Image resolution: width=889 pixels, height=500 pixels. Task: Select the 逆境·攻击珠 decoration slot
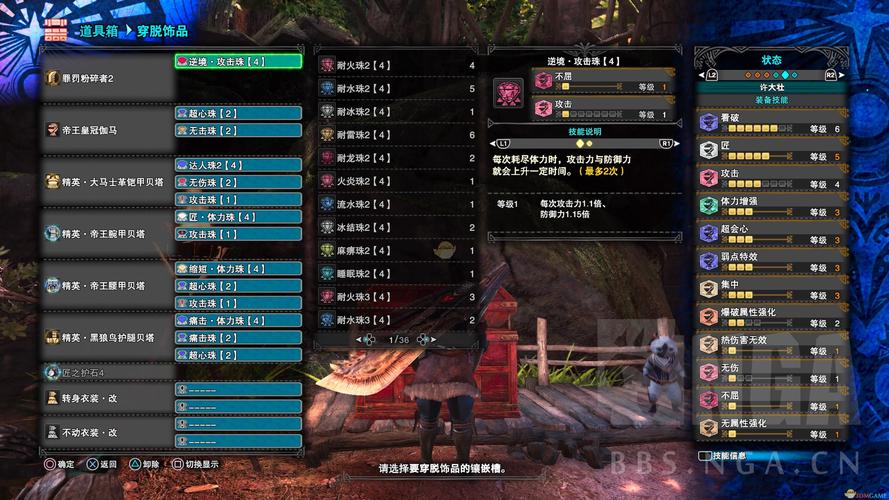coord(238,61)
